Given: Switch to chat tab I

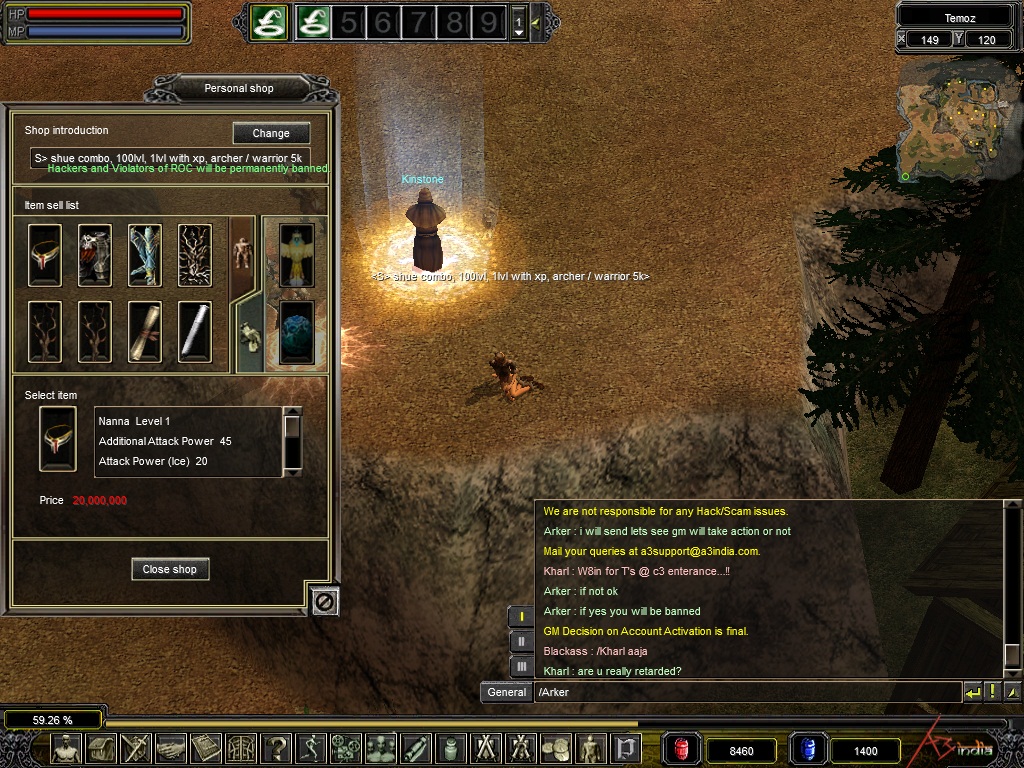Looking at the screenshot, I should [x=521, y=617].
